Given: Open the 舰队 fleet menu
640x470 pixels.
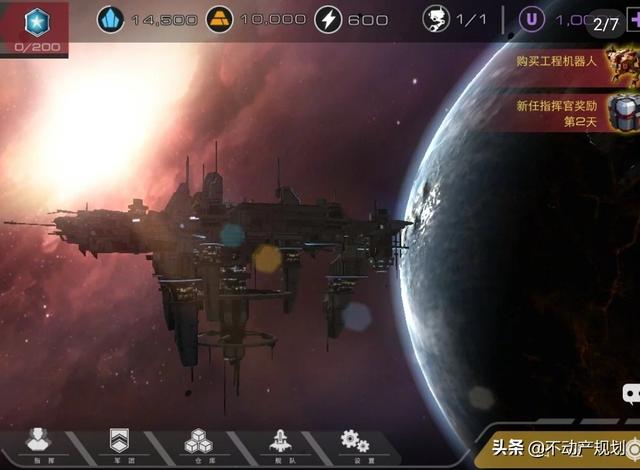Looking at the screenshot, I should (278, 443).
